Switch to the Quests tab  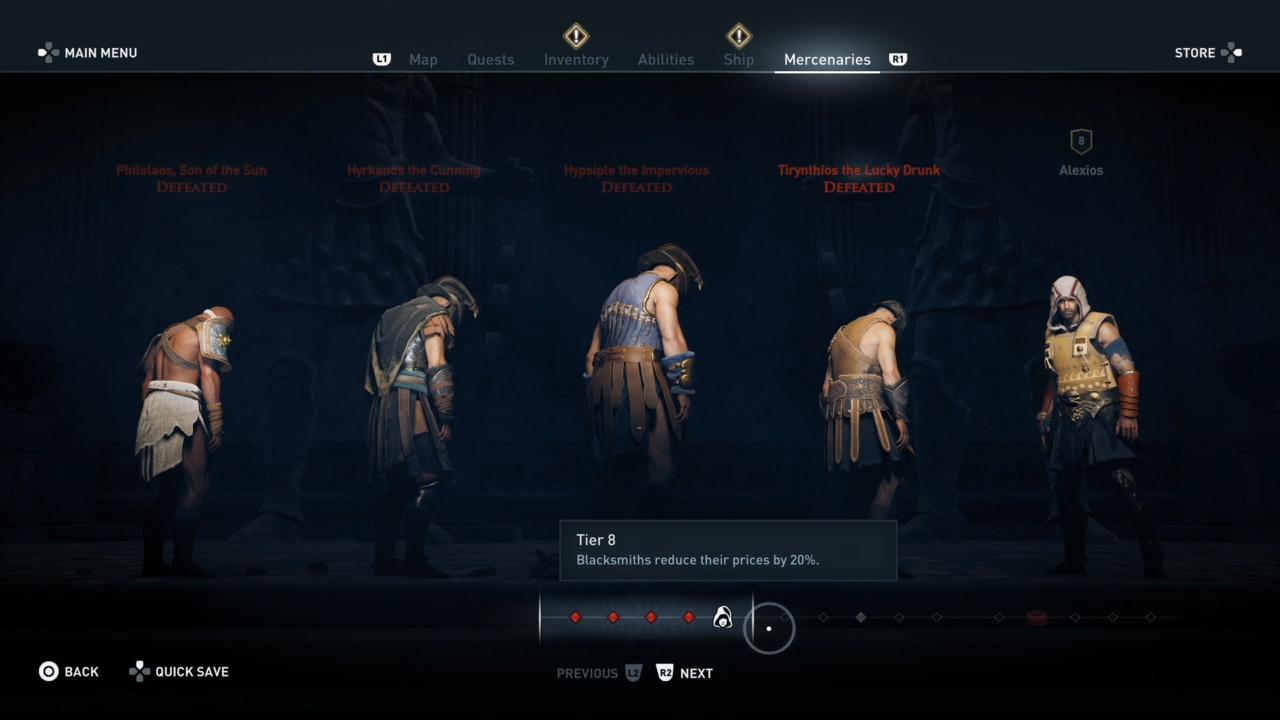coord(490,60)
